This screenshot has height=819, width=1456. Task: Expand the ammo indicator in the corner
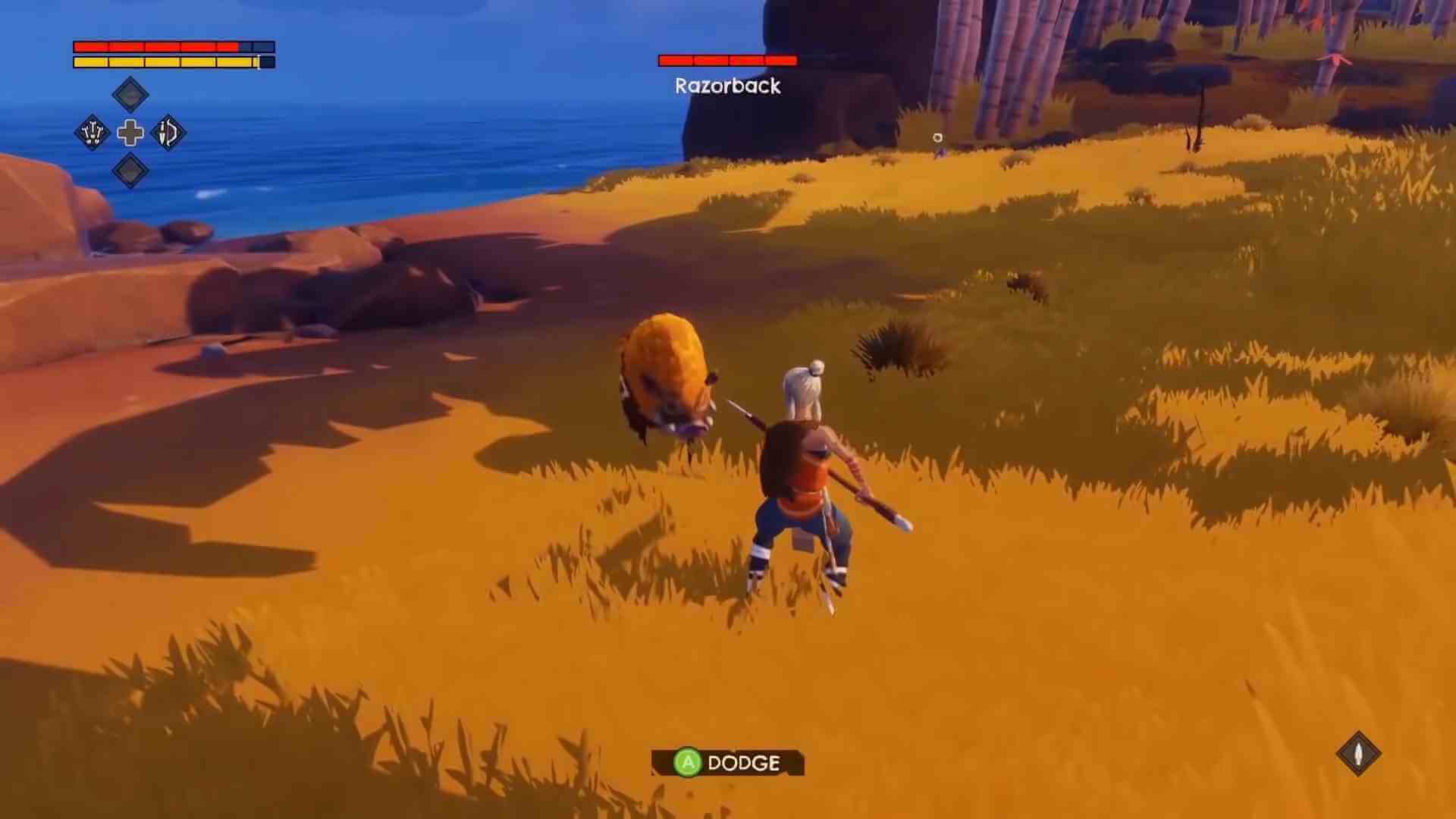point(1360,753)
